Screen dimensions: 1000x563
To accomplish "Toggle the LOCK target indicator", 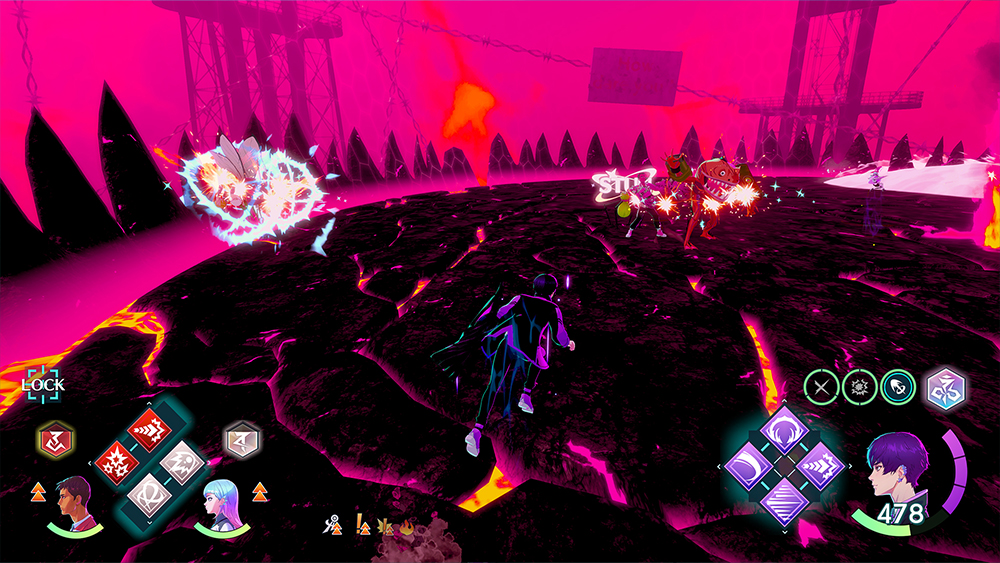I will click(43, 382).
